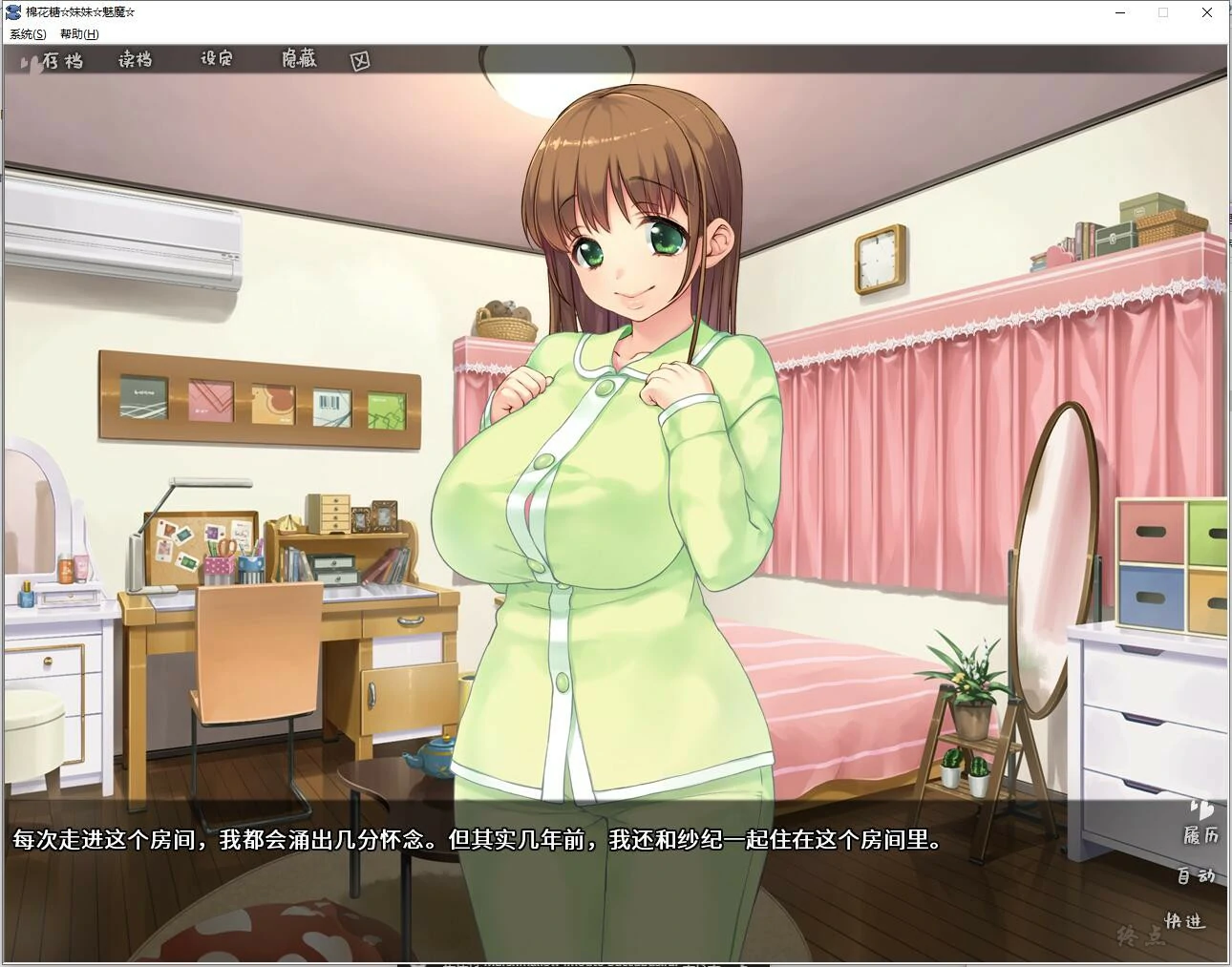This screenshot has height=967, width=1232.
Task: Open the load screen via the 读档 icon
Action: [134, 60]
